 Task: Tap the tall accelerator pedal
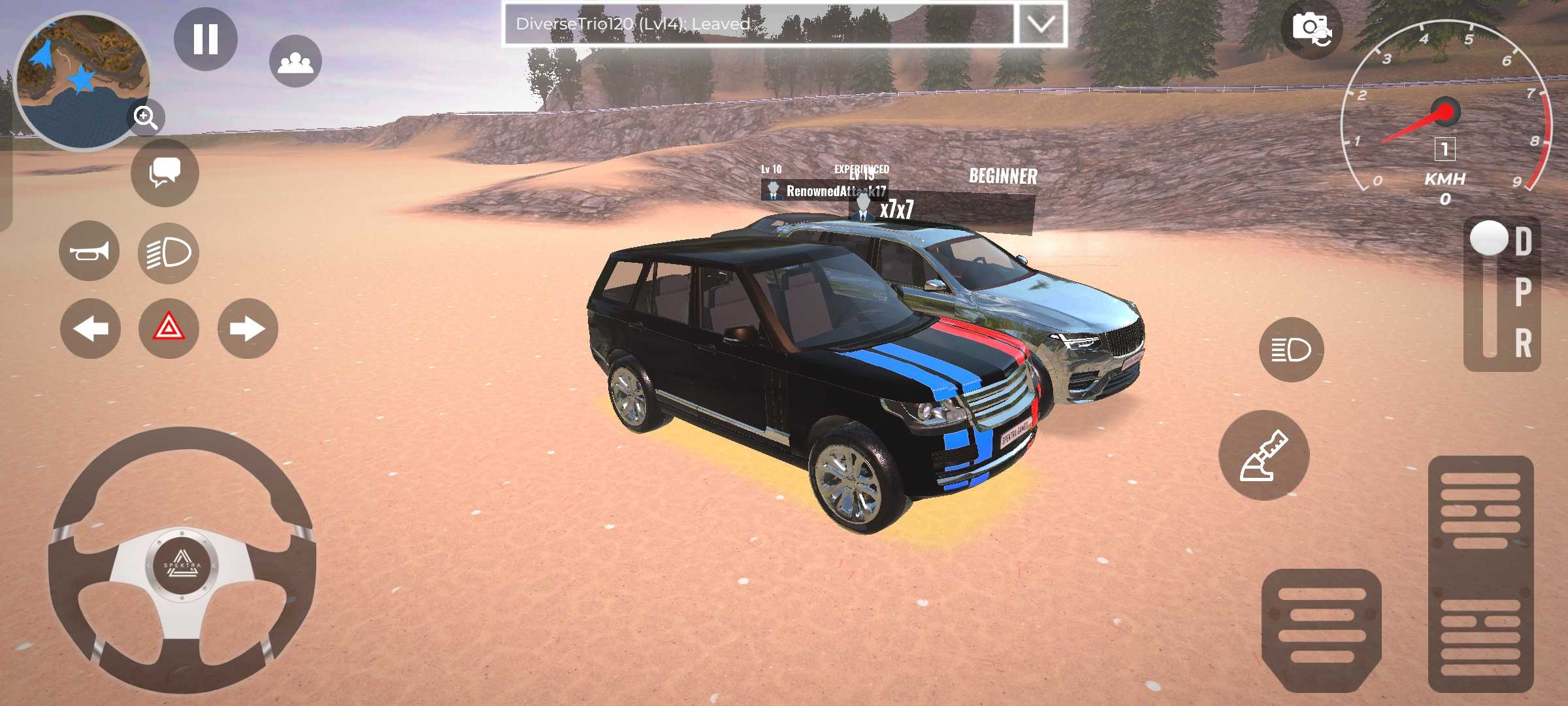1480,574
